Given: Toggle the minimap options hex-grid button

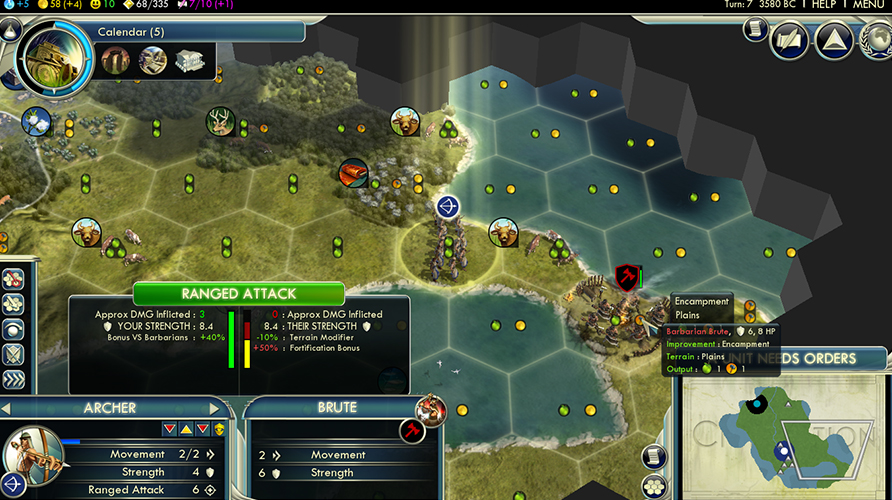Looking at the screenshot, I should tap(653, 486).
